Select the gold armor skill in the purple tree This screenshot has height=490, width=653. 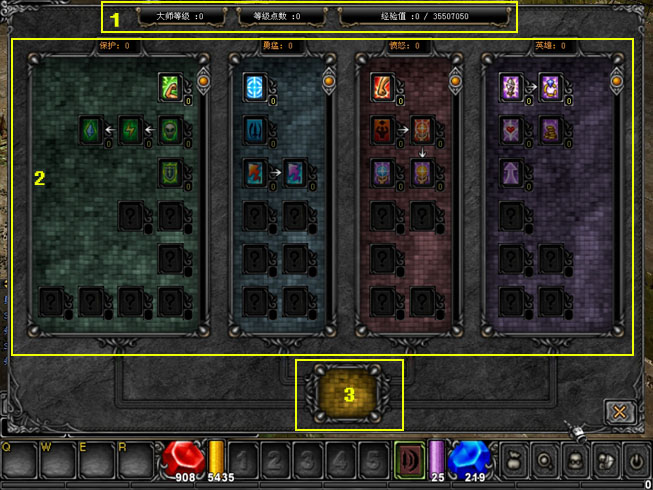(x=549, y=130)
